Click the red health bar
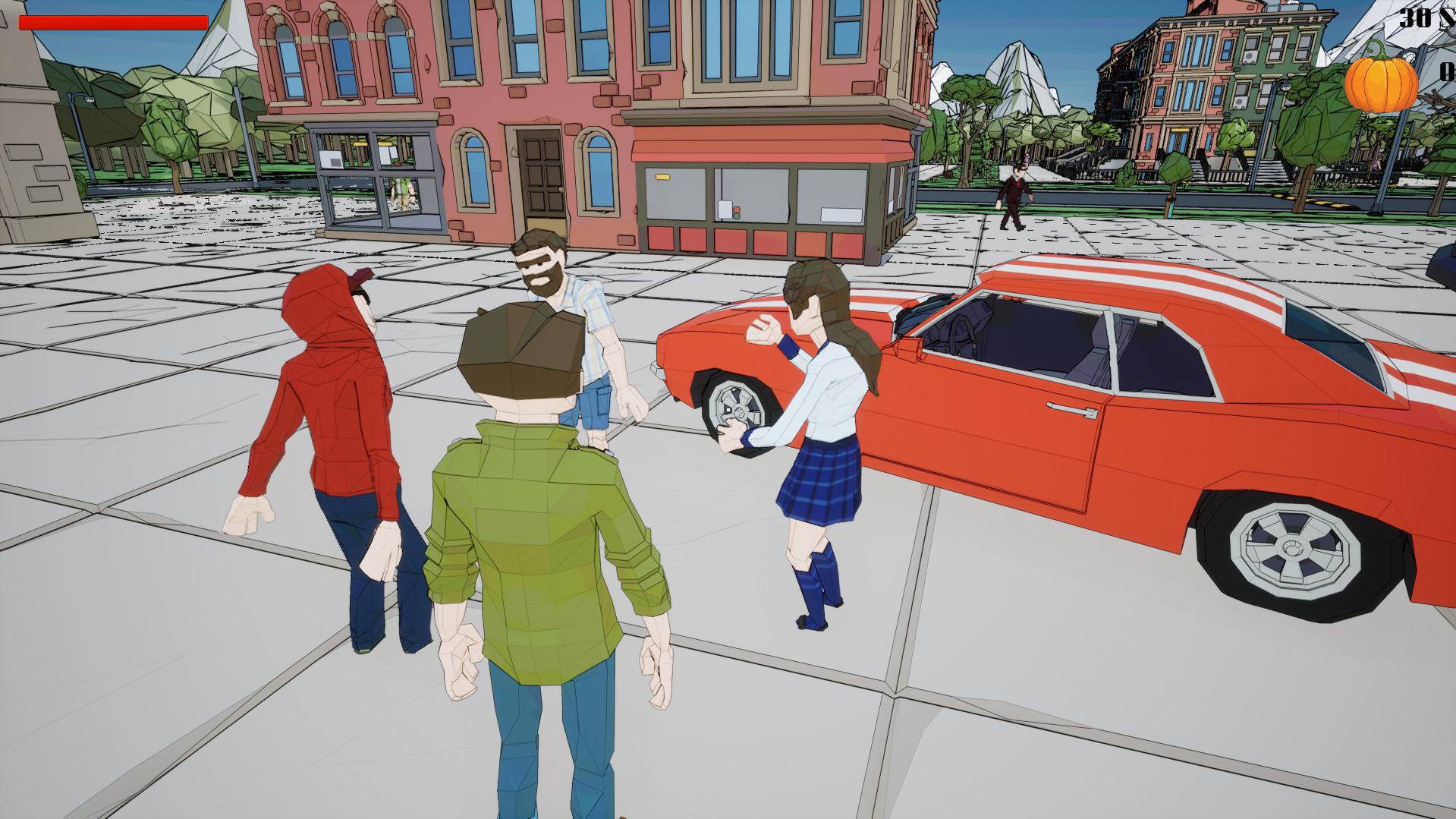The width and height of the screenshot is (1456, 819). click(x=114, y=20)
